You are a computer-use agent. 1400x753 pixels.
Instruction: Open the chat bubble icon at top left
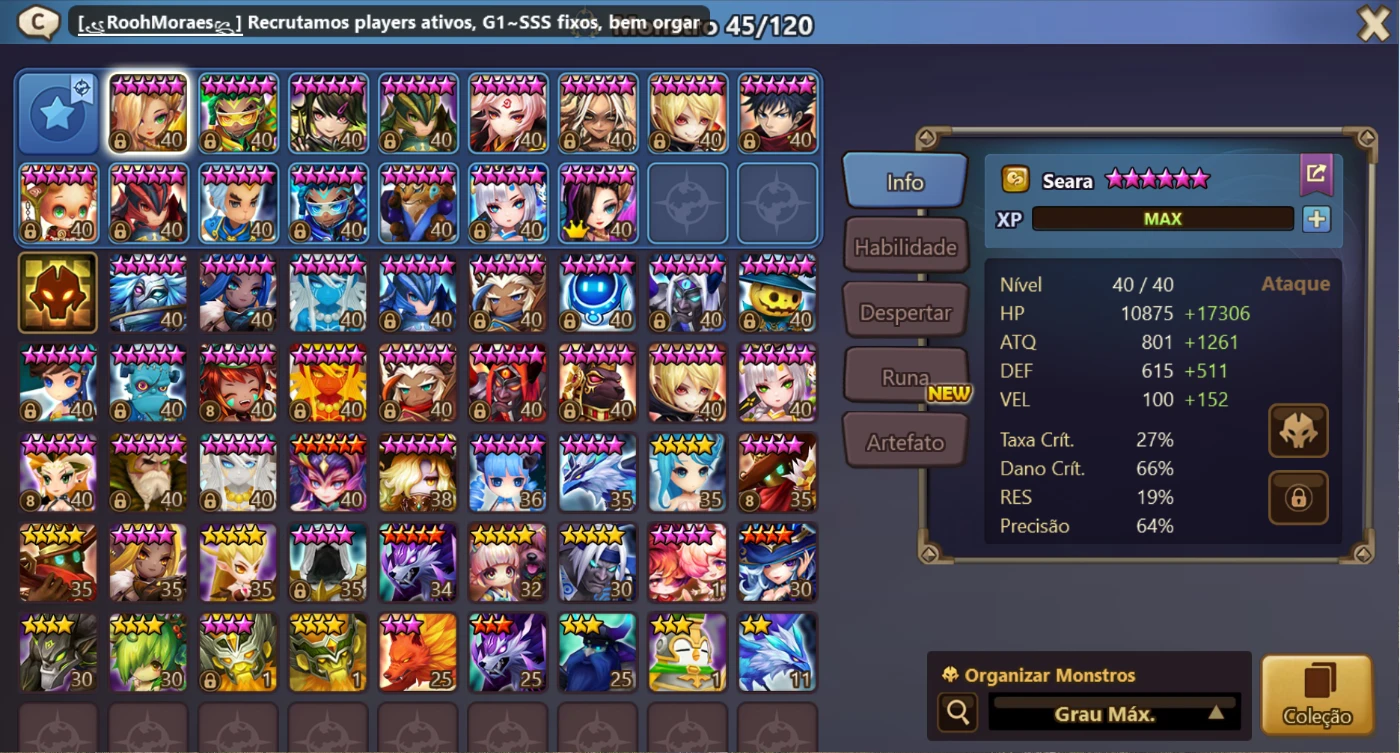click(36, 20)
